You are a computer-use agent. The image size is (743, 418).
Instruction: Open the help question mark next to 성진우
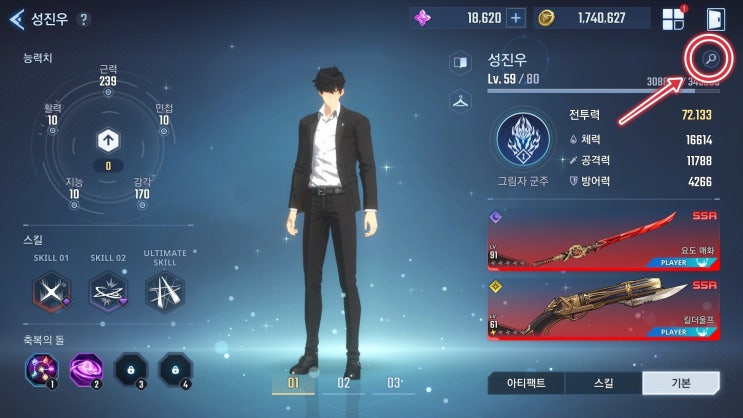(x=83, y=19)
